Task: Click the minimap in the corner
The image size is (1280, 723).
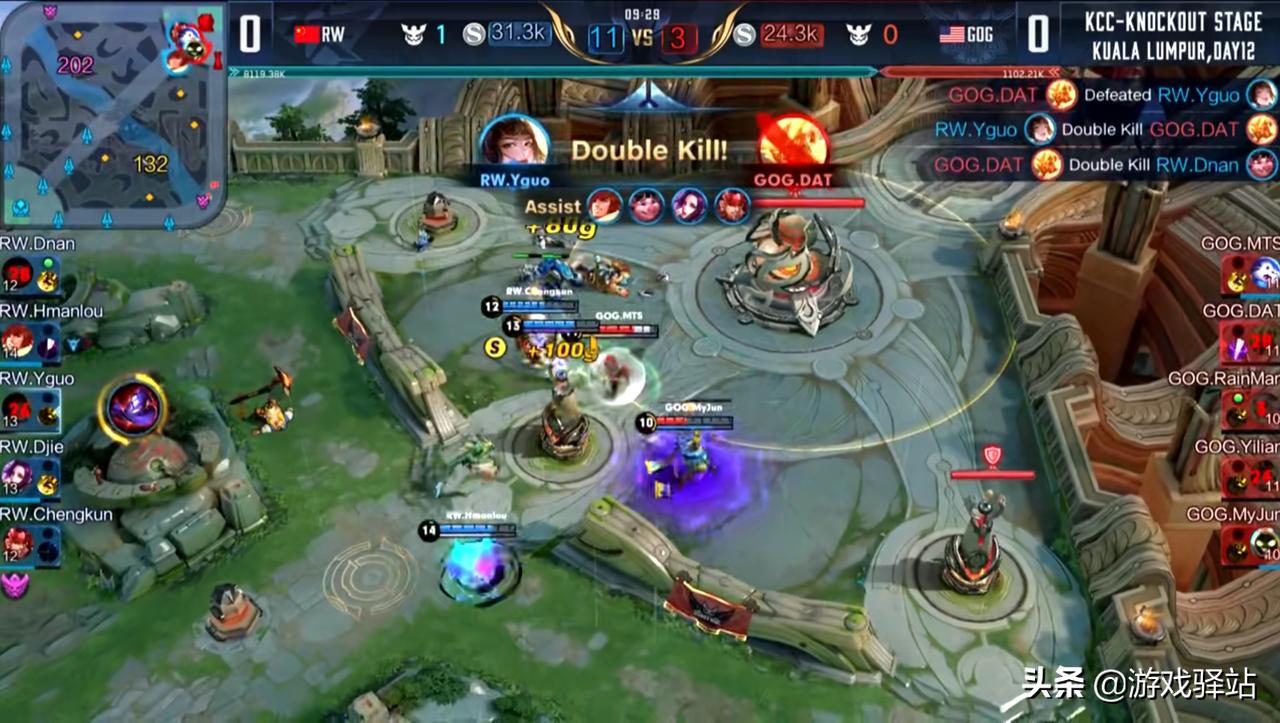Action: click(112, 115)
